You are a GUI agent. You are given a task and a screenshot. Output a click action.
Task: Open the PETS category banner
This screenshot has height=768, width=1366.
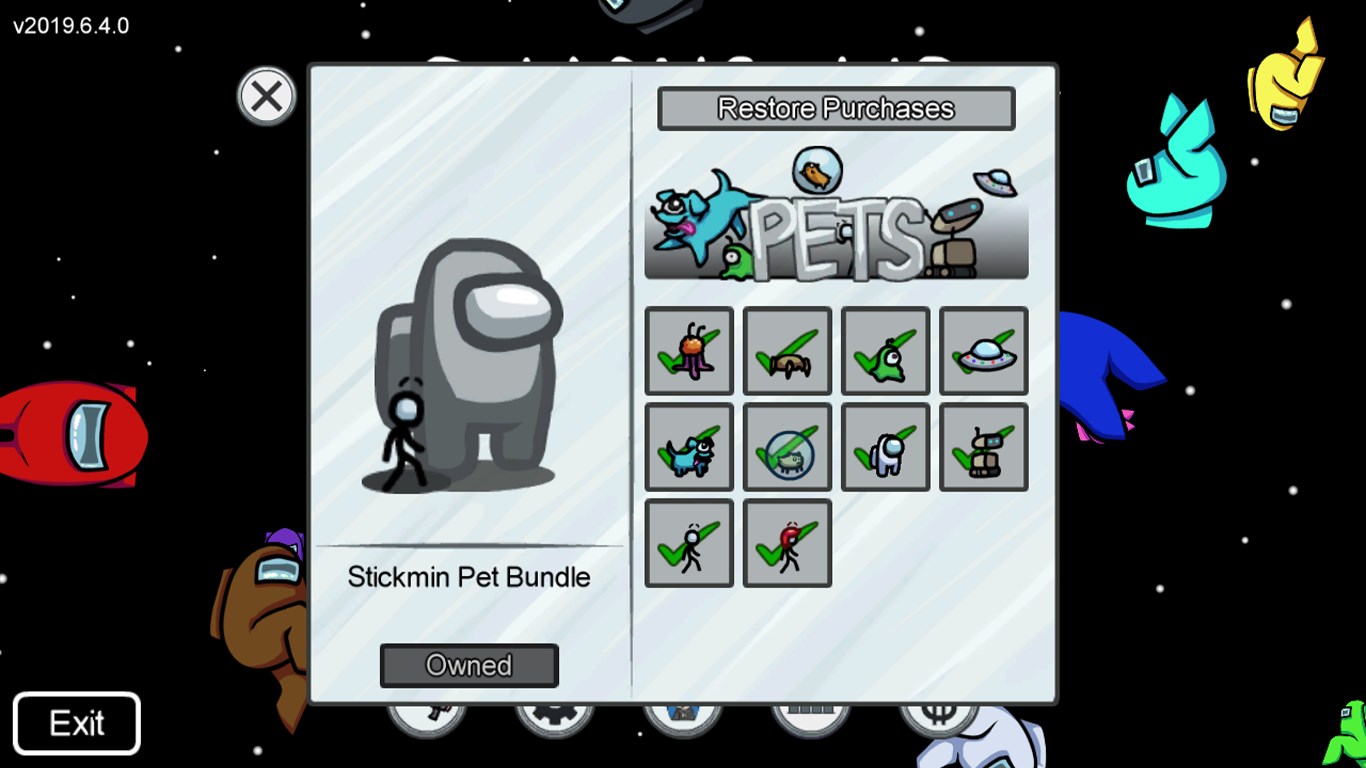click(x=836, y=218)
